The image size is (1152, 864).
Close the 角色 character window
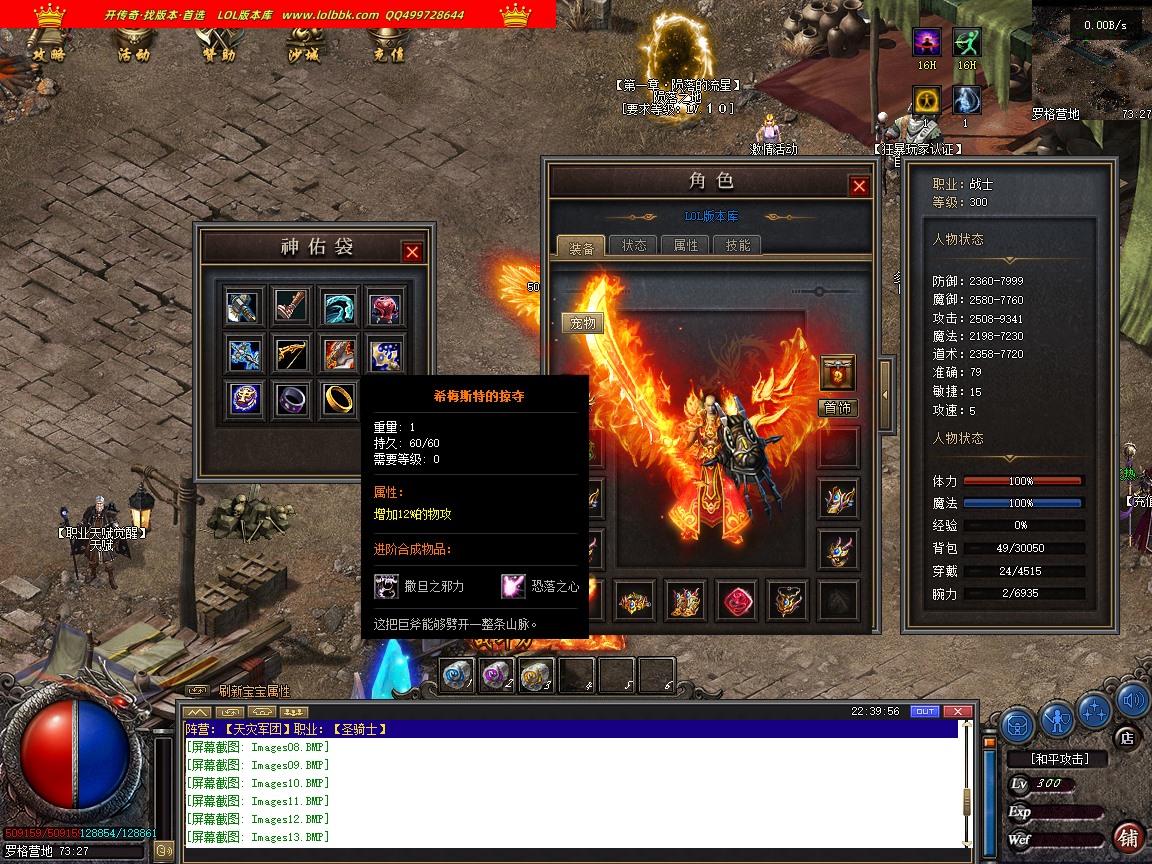click(859, 186)
